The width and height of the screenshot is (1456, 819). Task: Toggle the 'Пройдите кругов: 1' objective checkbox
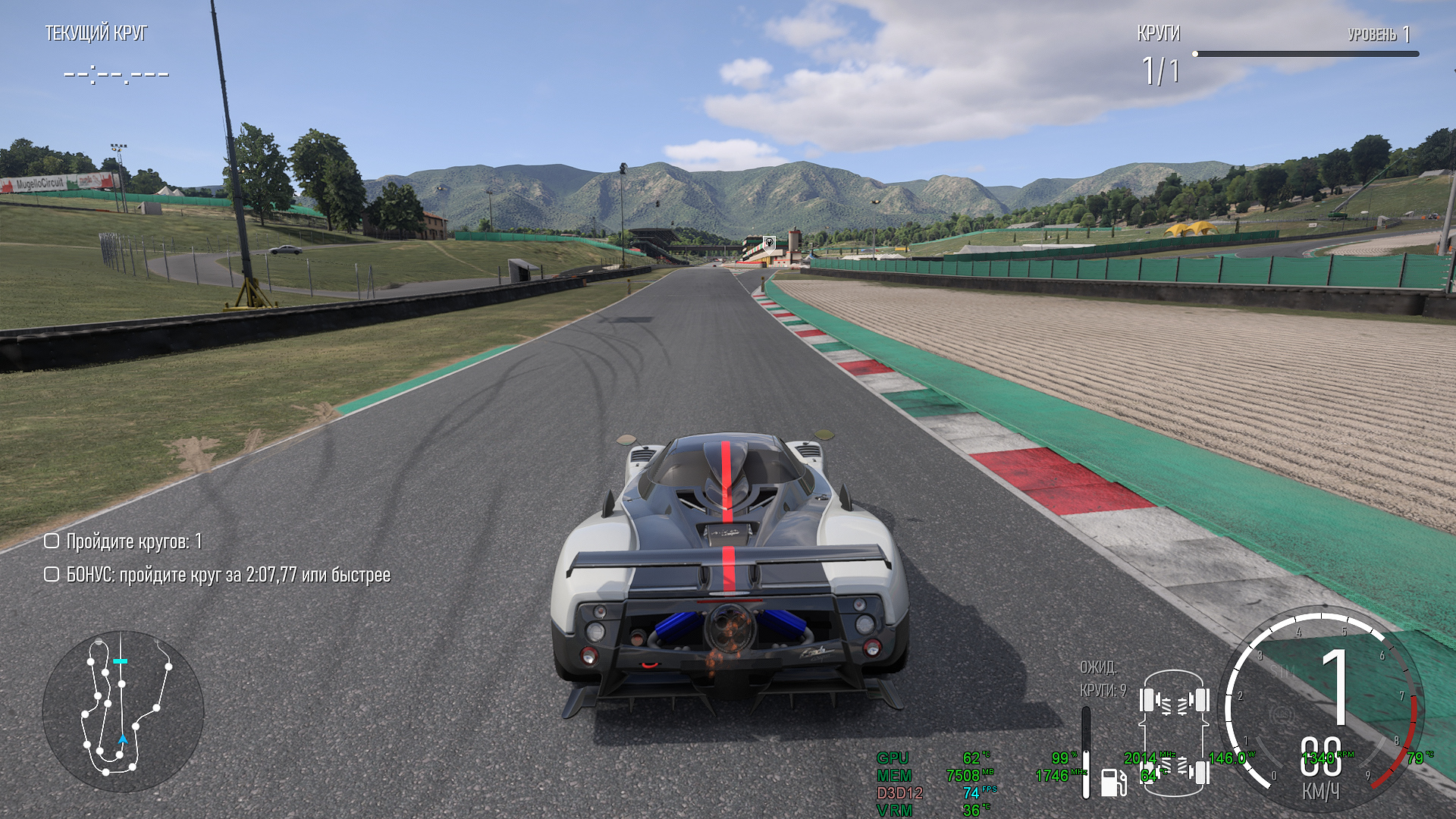[x=52, y=541]
